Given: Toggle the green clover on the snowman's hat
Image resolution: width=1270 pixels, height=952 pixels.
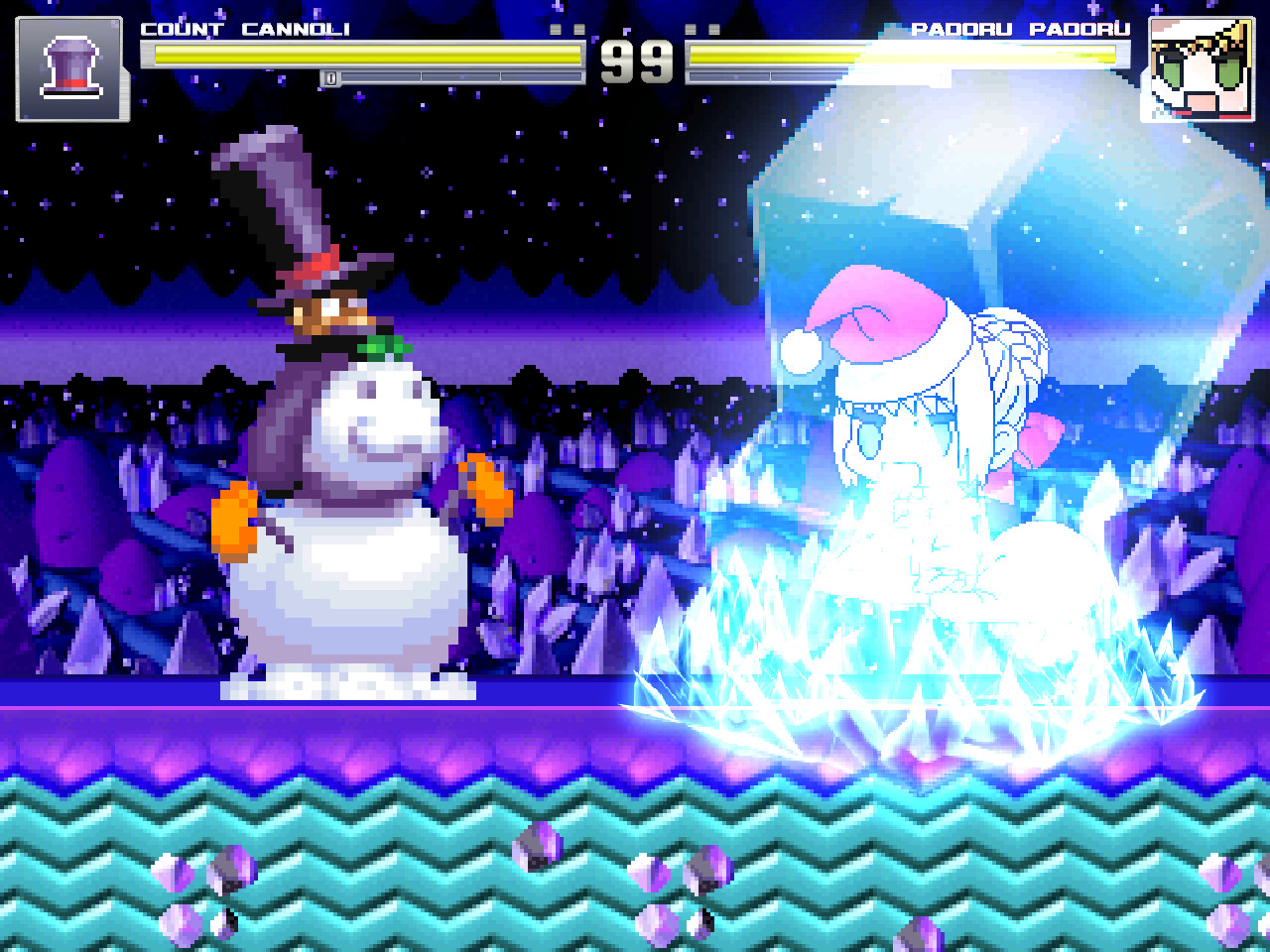Looking at the screenshot, I should (384, 347).
